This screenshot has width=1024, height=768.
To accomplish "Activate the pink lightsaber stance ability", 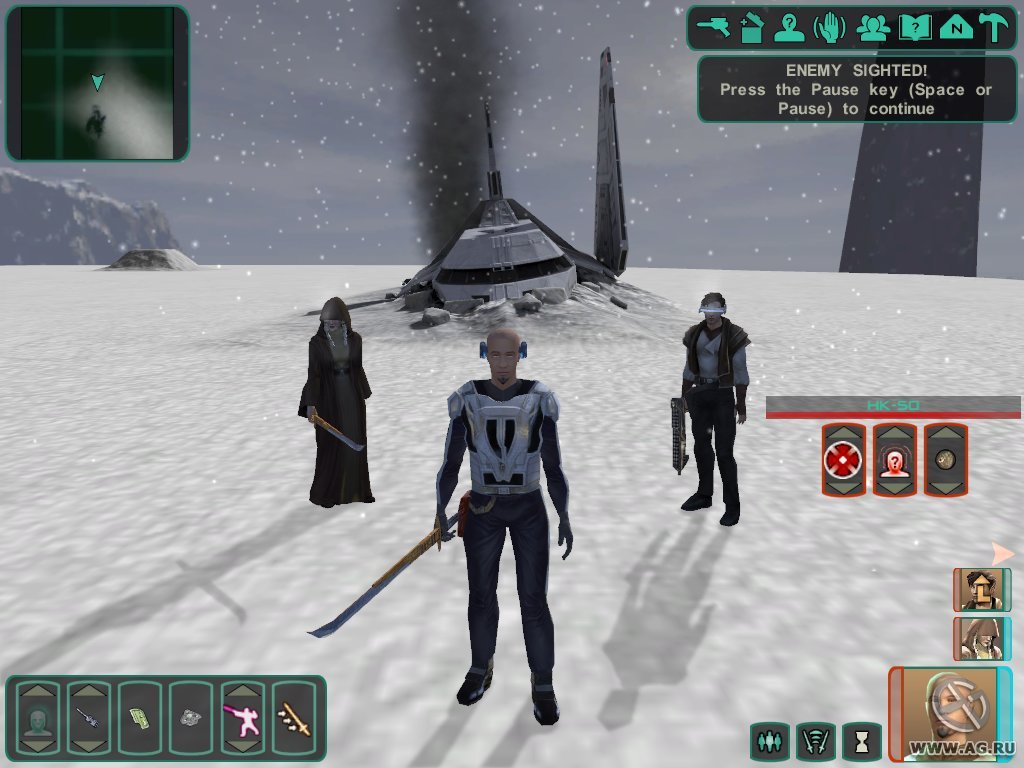I will 242,717.
